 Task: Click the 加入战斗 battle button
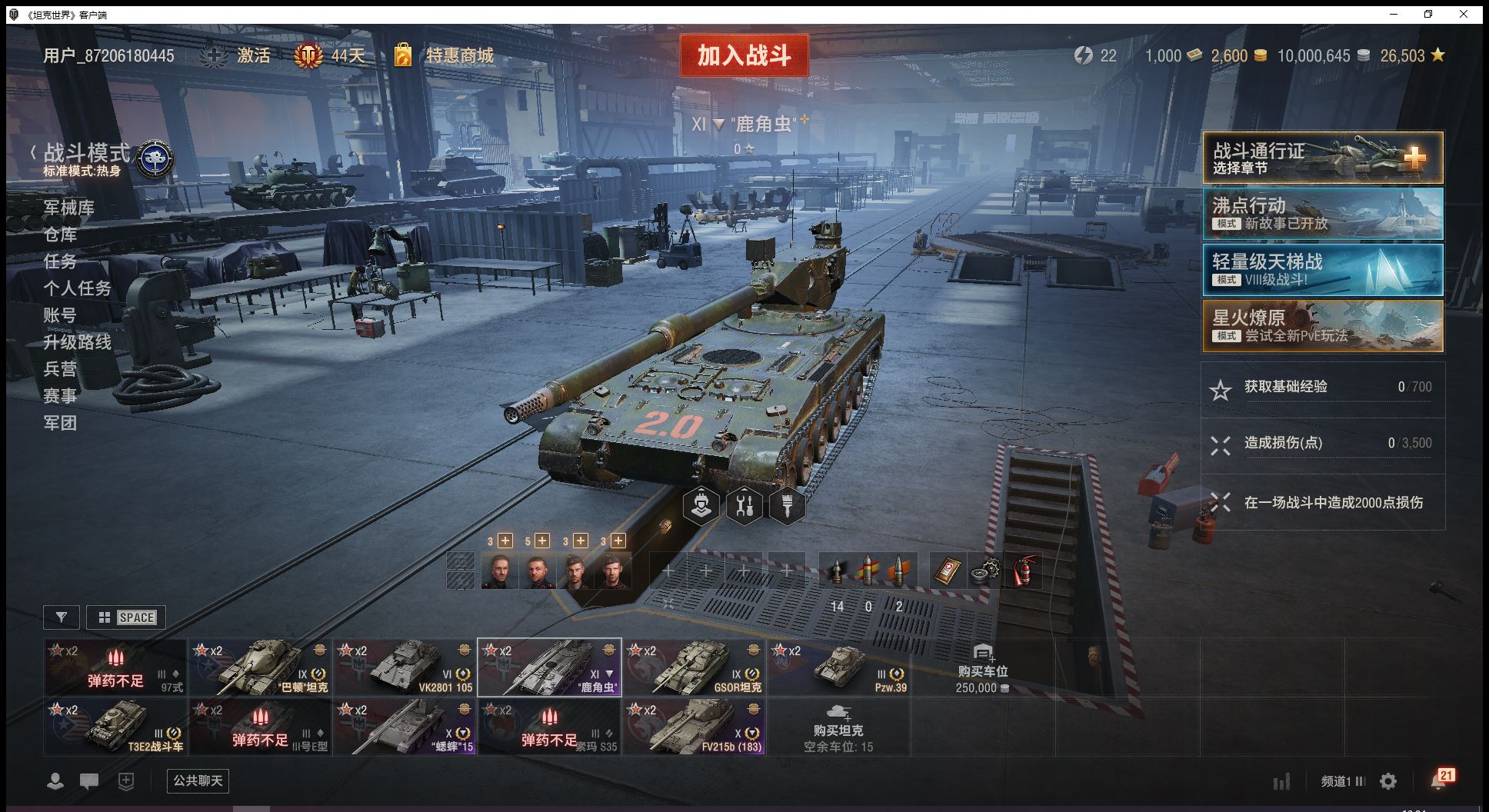click(744, 55)
